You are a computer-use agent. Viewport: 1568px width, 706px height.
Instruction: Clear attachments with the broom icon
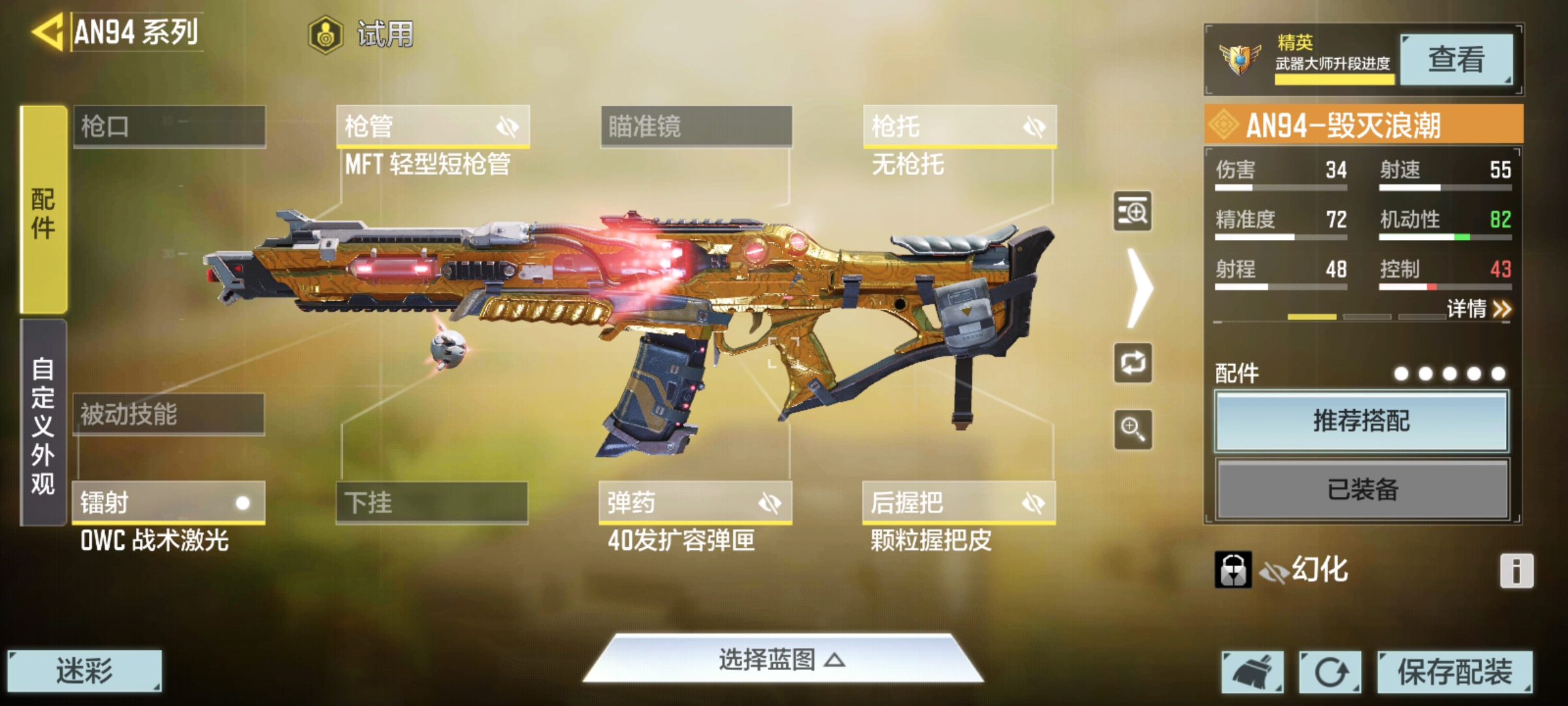click(1252, 671)
